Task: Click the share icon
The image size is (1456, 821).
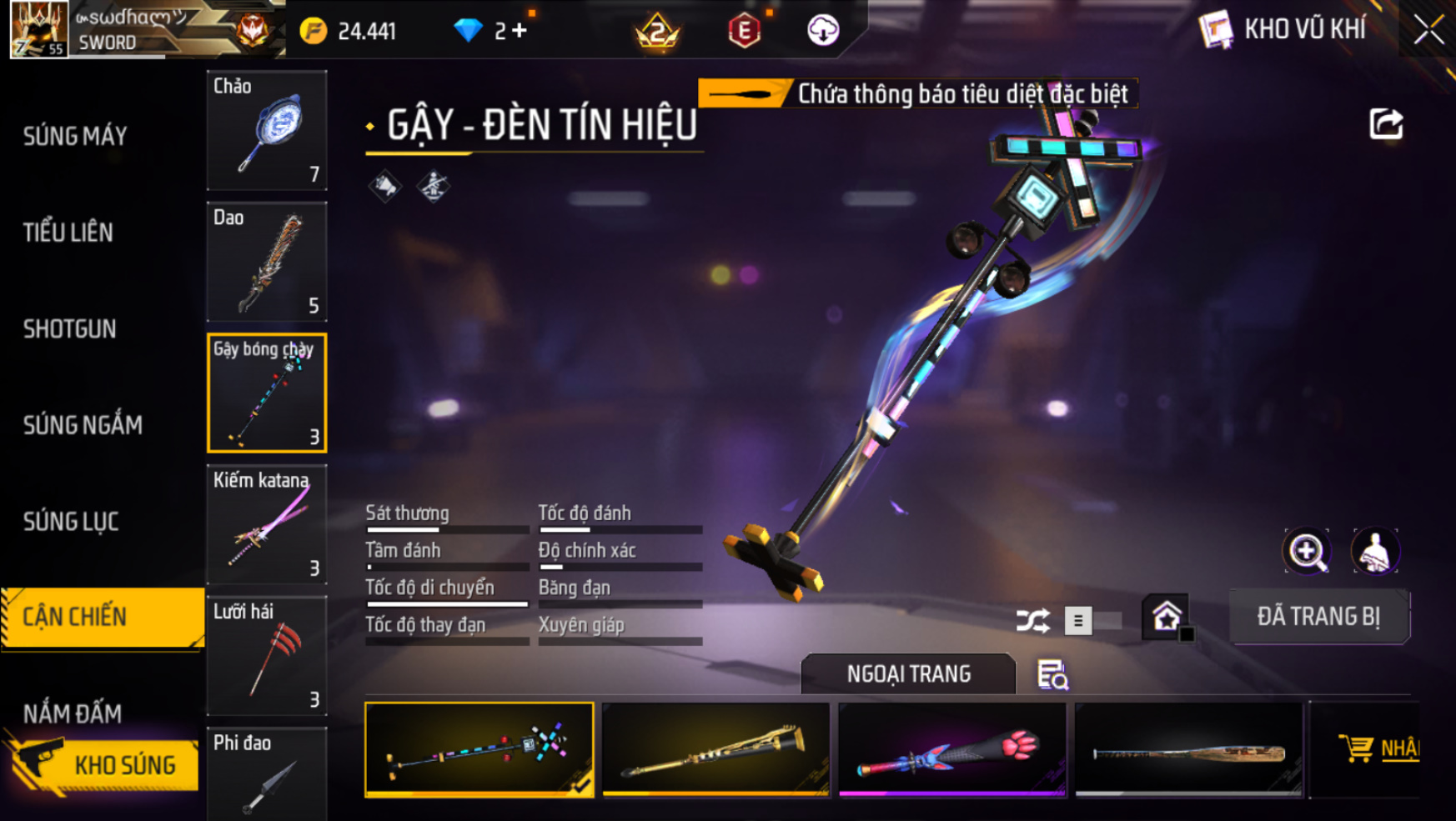Action: click(x=1386, y=124)
